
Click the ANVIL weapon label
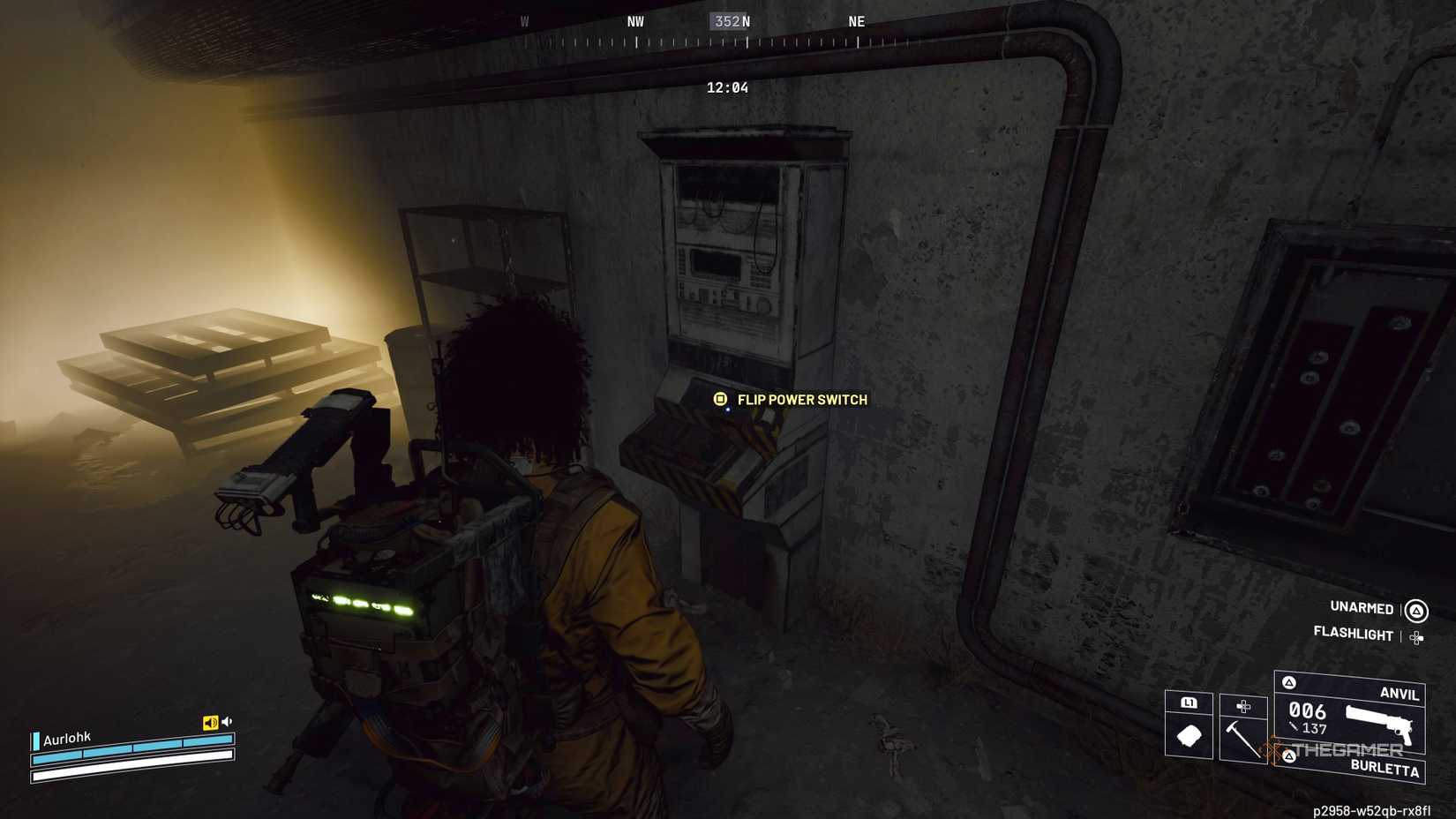click(1400, 694)
